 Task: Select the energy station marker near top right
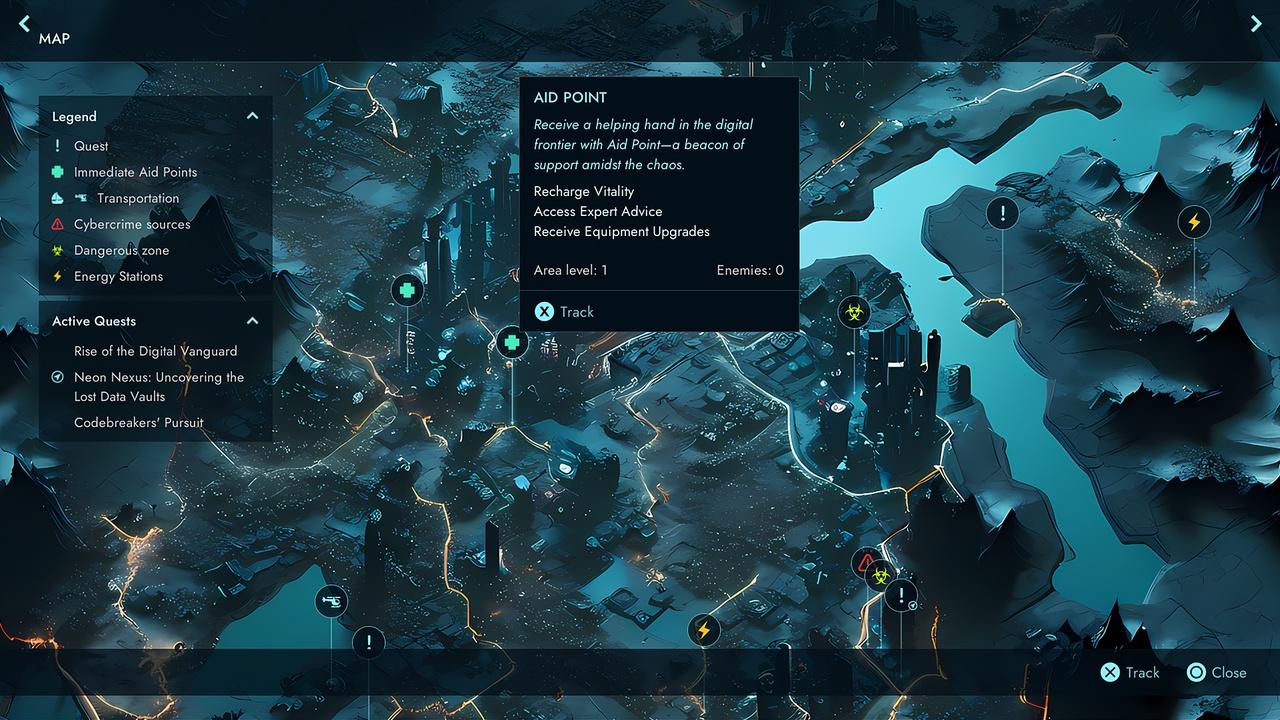(x=1193, y=221)
